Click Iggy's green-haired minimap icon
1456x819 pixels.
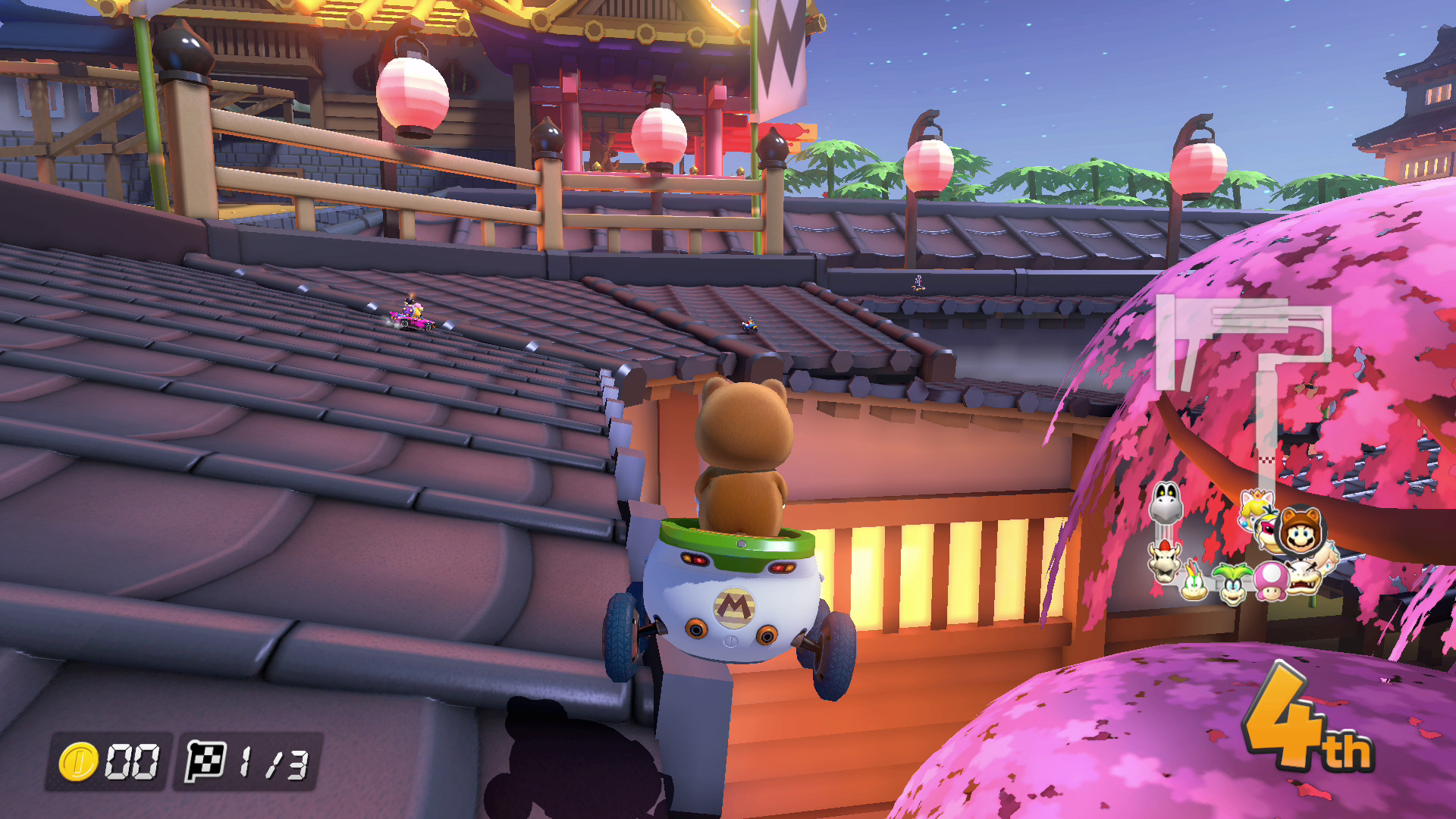click(1232, 582)
